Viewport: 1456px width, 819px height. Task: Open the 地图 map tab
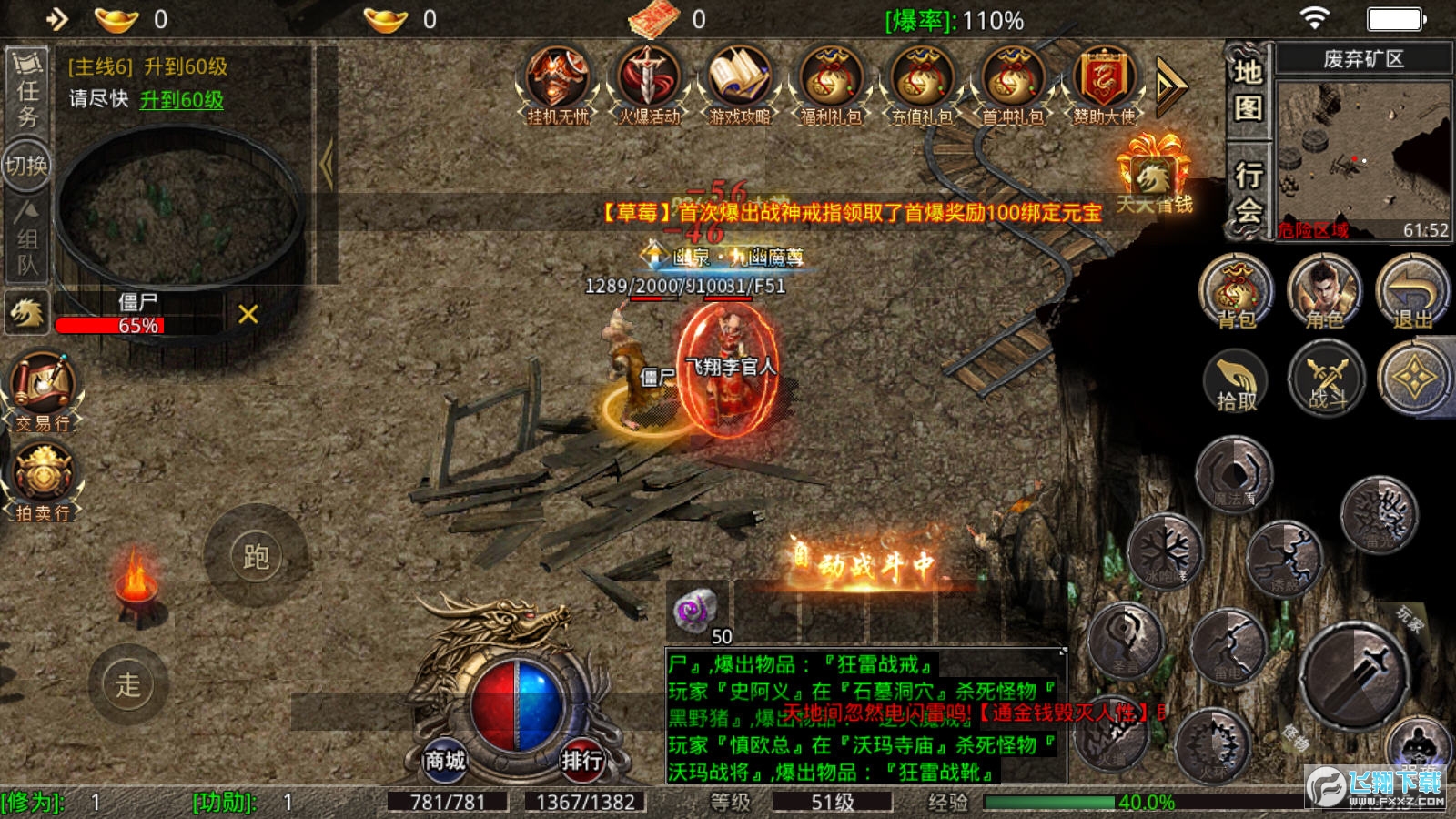point(1248,89)
